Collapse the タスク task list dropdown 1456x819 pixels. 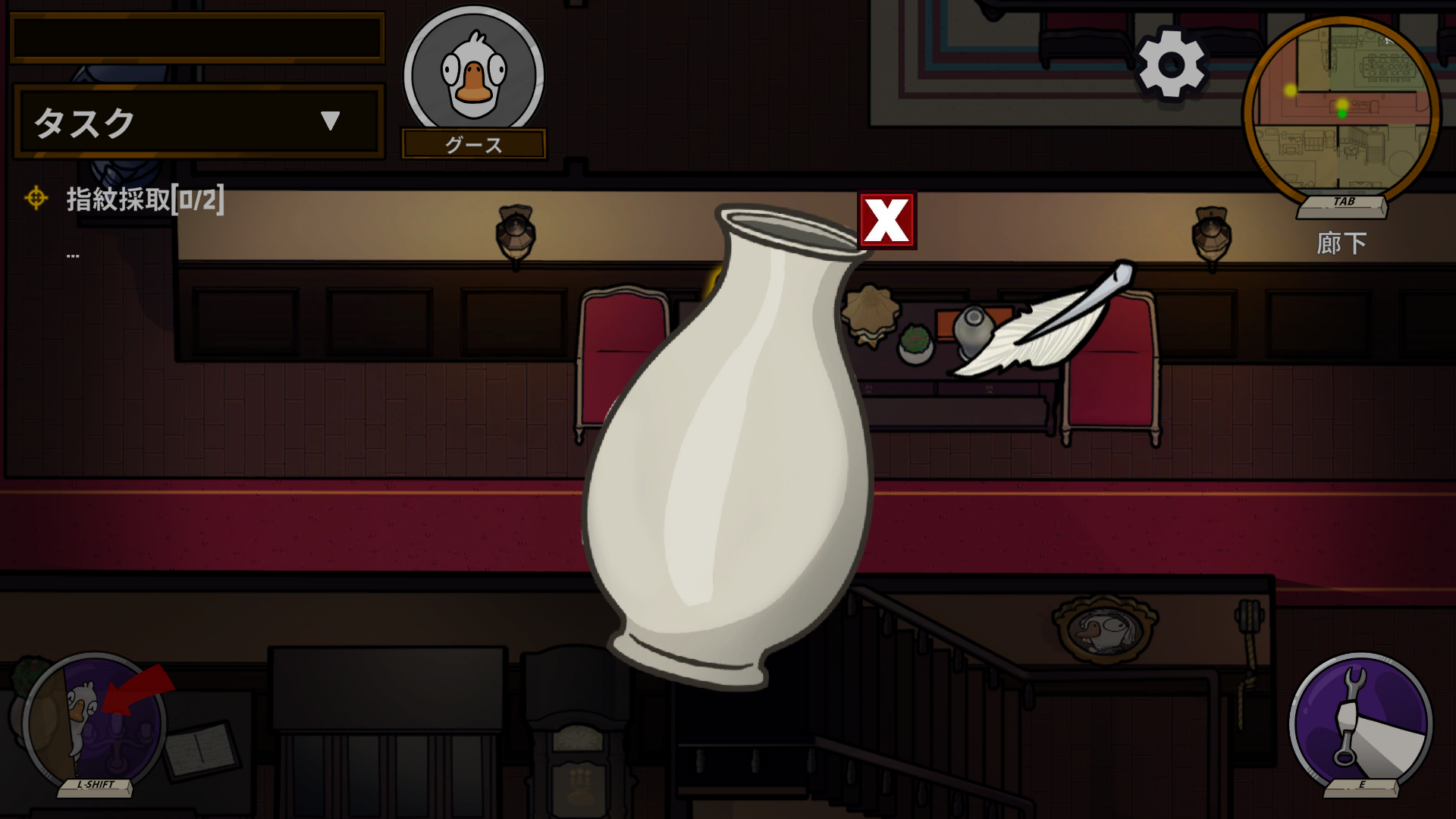pyautogui.click(x=330, y=121)
